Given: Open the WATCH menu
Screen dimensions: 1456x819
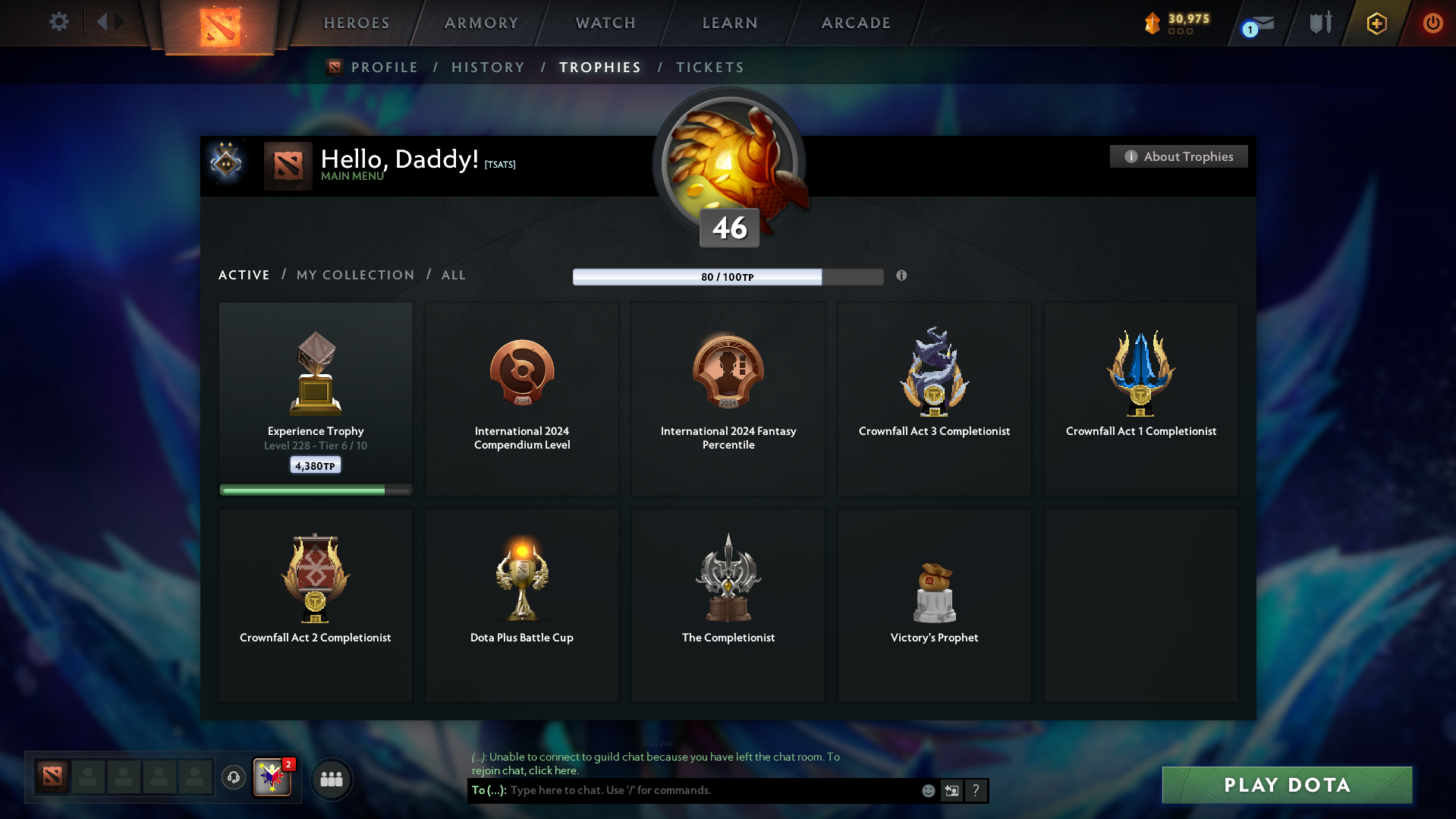Looking at the screenshot, I should coord(605,23).
